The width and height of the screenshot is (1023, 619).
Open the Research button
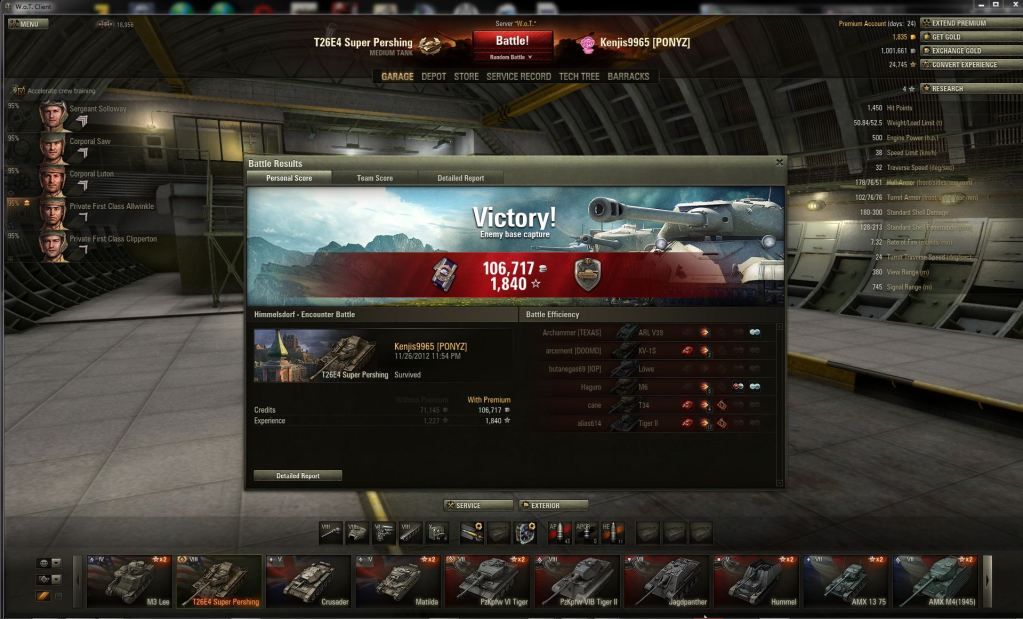coord(957,88)
